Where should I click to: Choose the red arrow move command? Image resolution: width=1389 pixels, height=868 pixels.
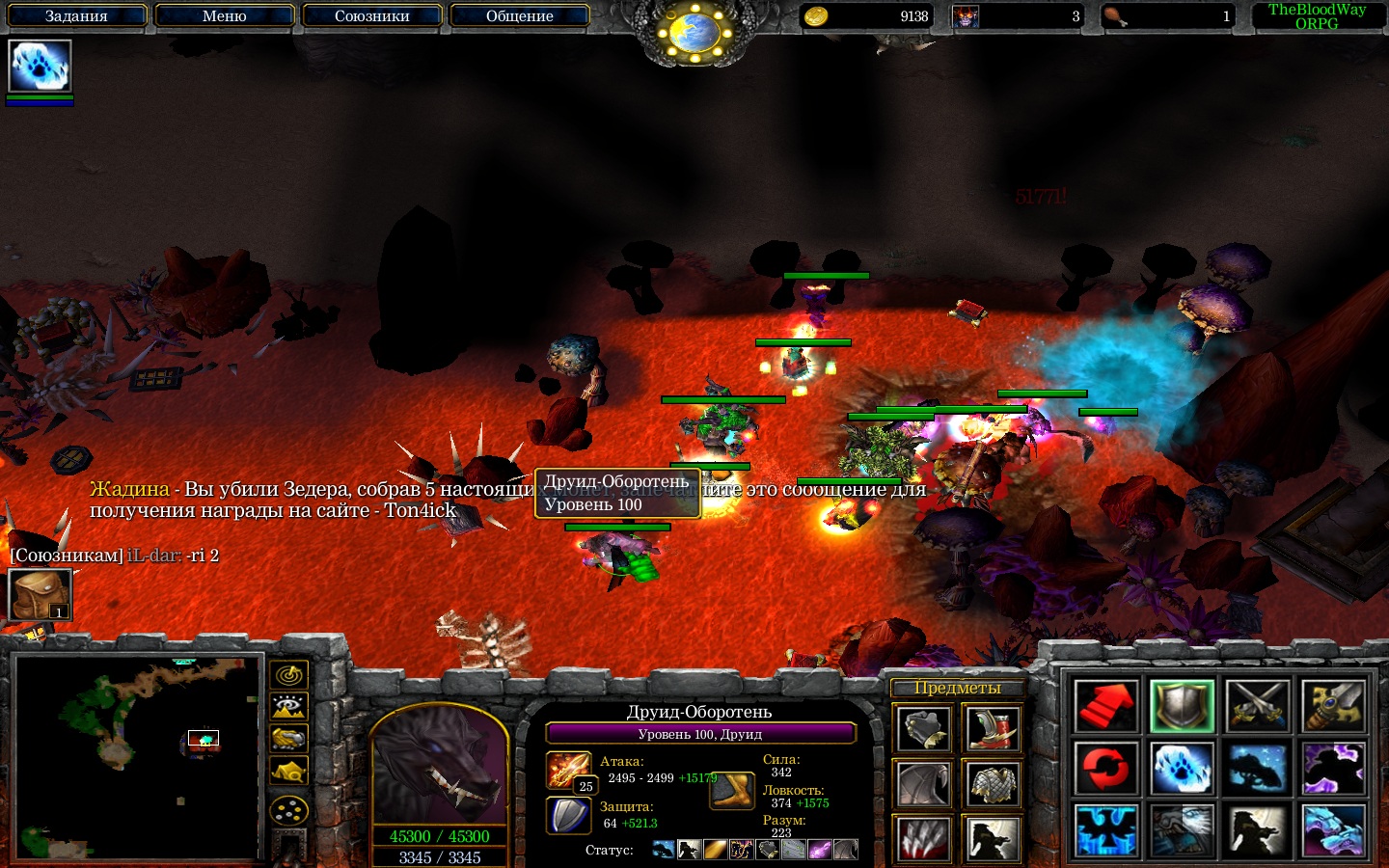click(x=1105, y=706)
